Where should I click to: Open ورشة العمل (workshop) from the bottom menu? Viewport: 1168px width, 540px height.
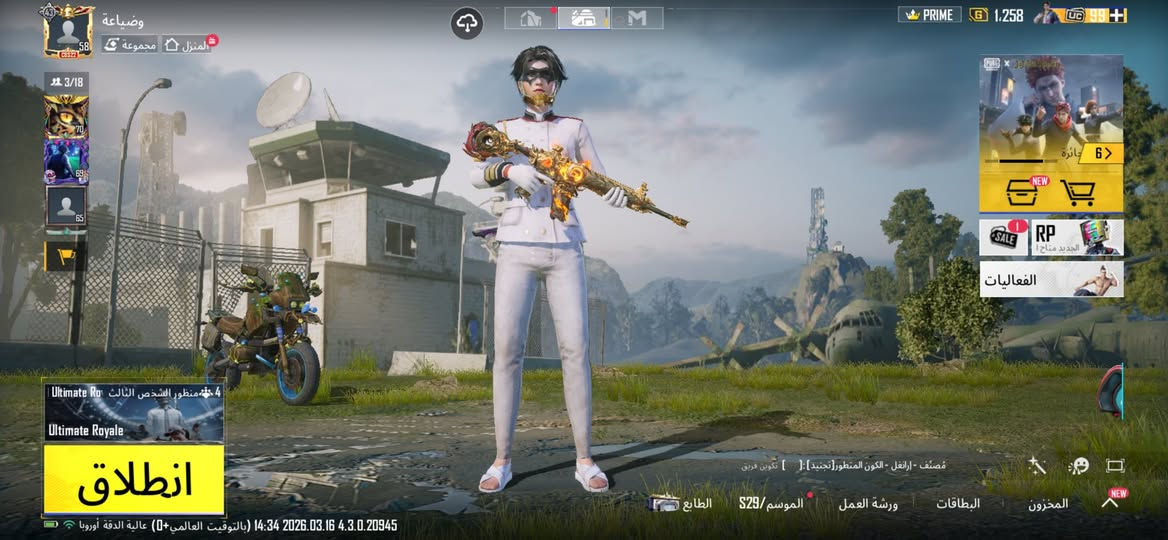pyautogui.click(x=867, y=504)
